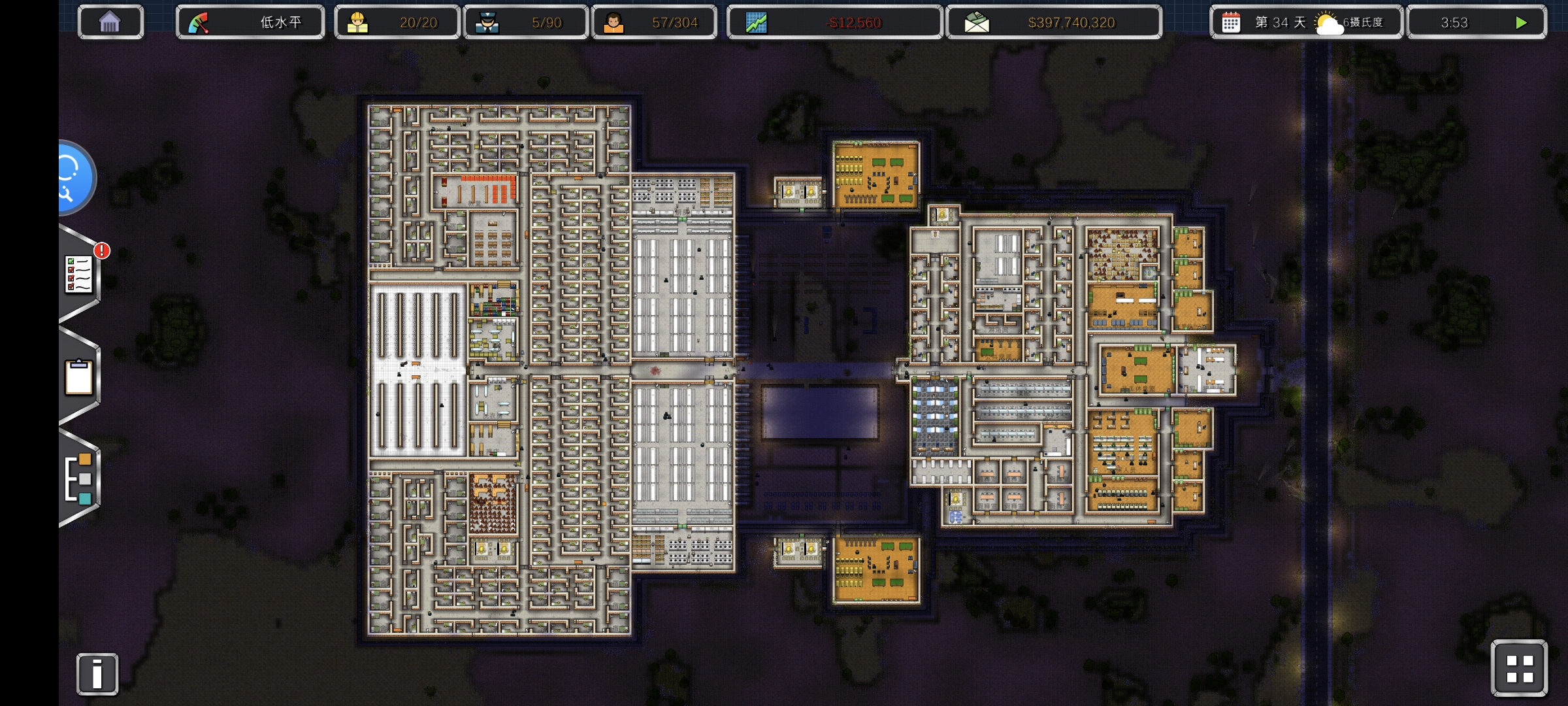Open the finance chart panel
This screenshot has height=706, width=1568.
click(x=834, y=23)
